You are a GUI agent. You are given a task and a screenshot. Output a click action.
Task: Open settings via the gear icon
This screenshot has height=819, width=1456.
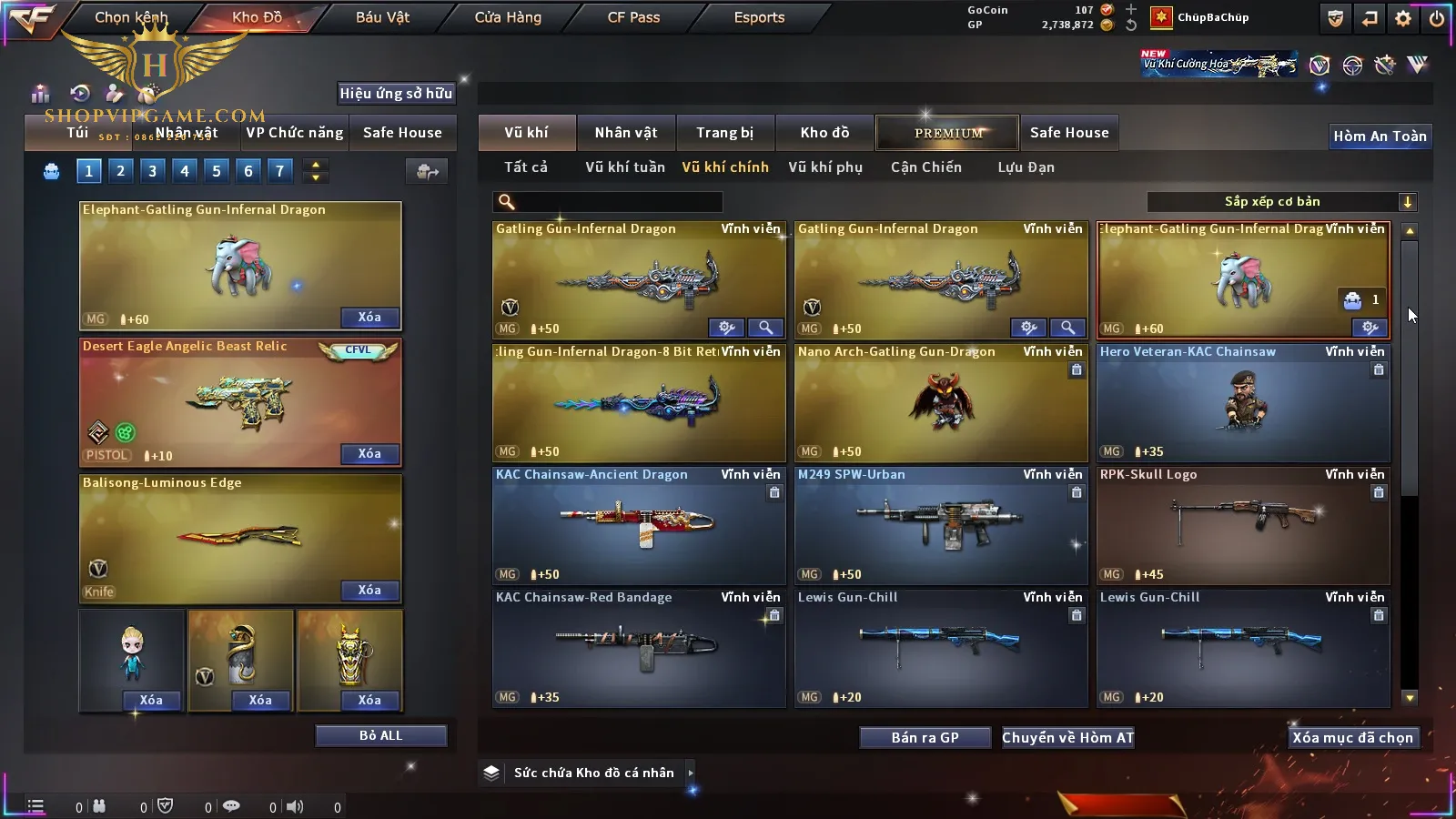click(x=1403, y=18)
